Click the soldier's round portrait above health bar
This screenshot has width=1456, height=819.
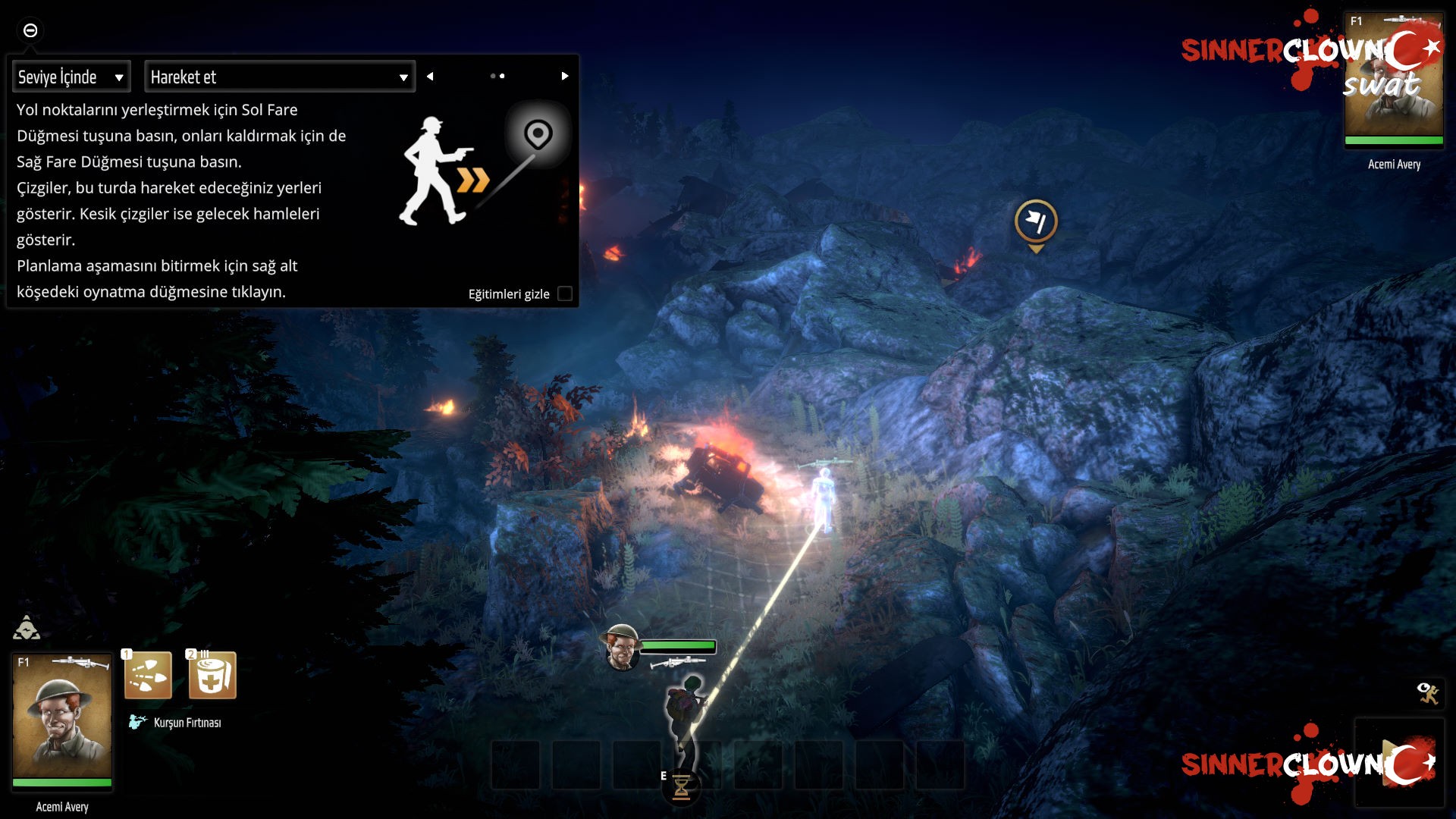[621, 648]
